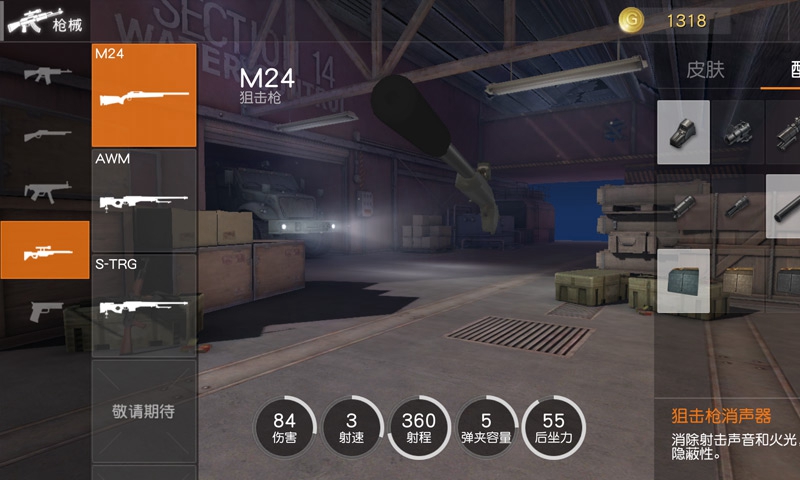Select the red dot sight attachment

(x=684, y=132)
